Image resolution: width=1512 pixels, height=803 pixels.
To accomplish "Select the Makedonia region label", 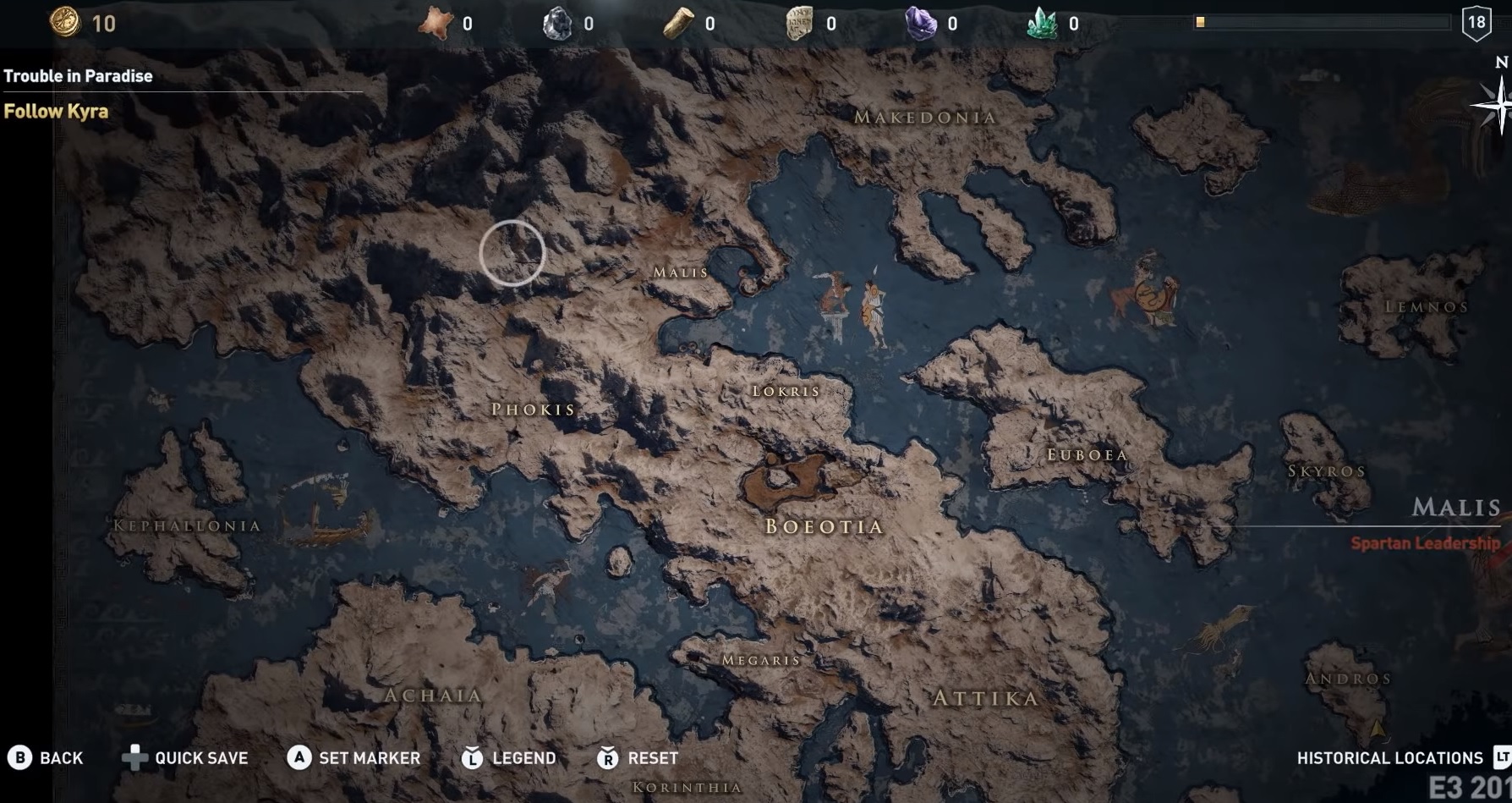I will pyautogui.click(x=925, y=118).
